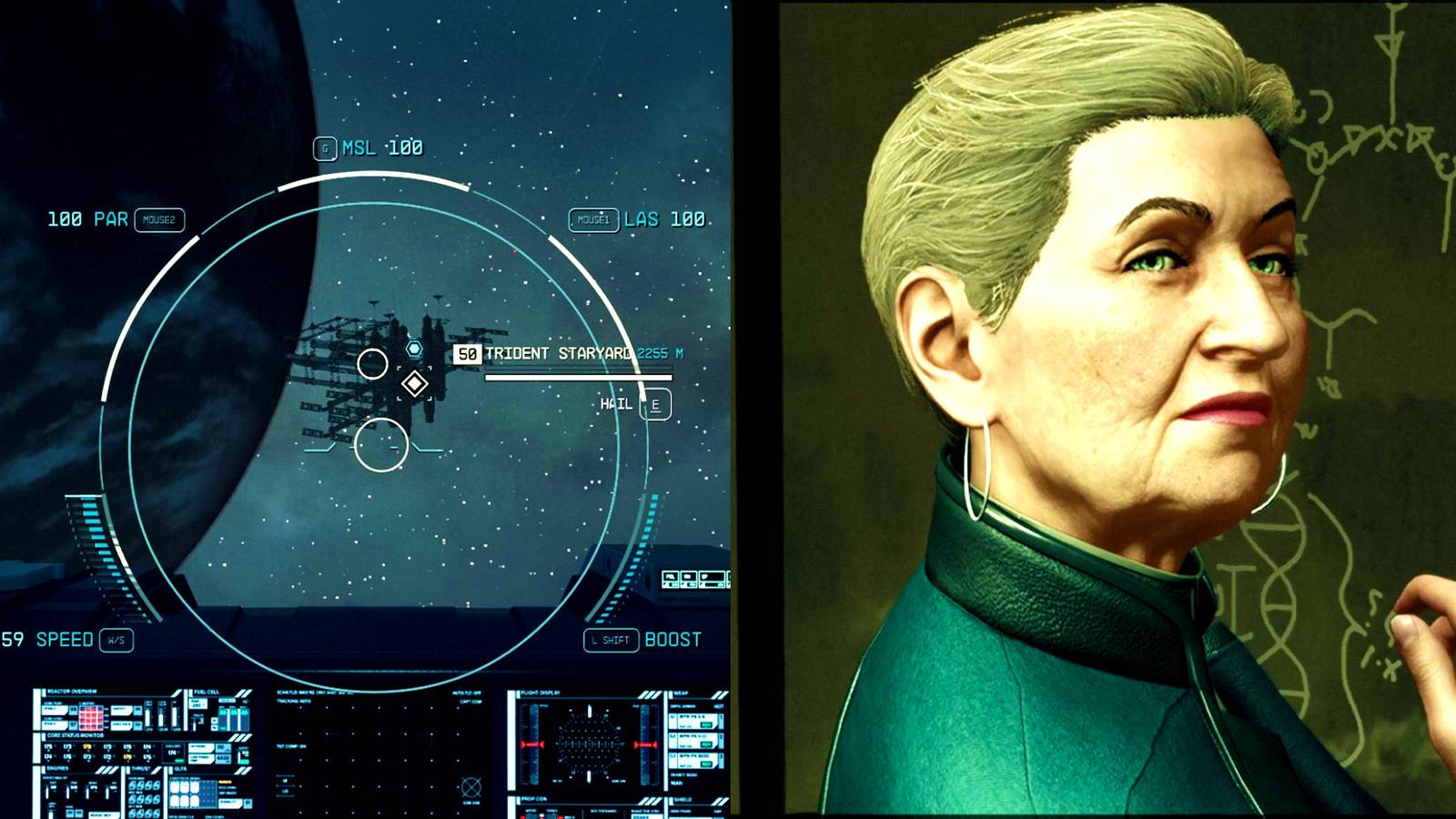Collapse the Core Status Monitor panel

[74, 736]
